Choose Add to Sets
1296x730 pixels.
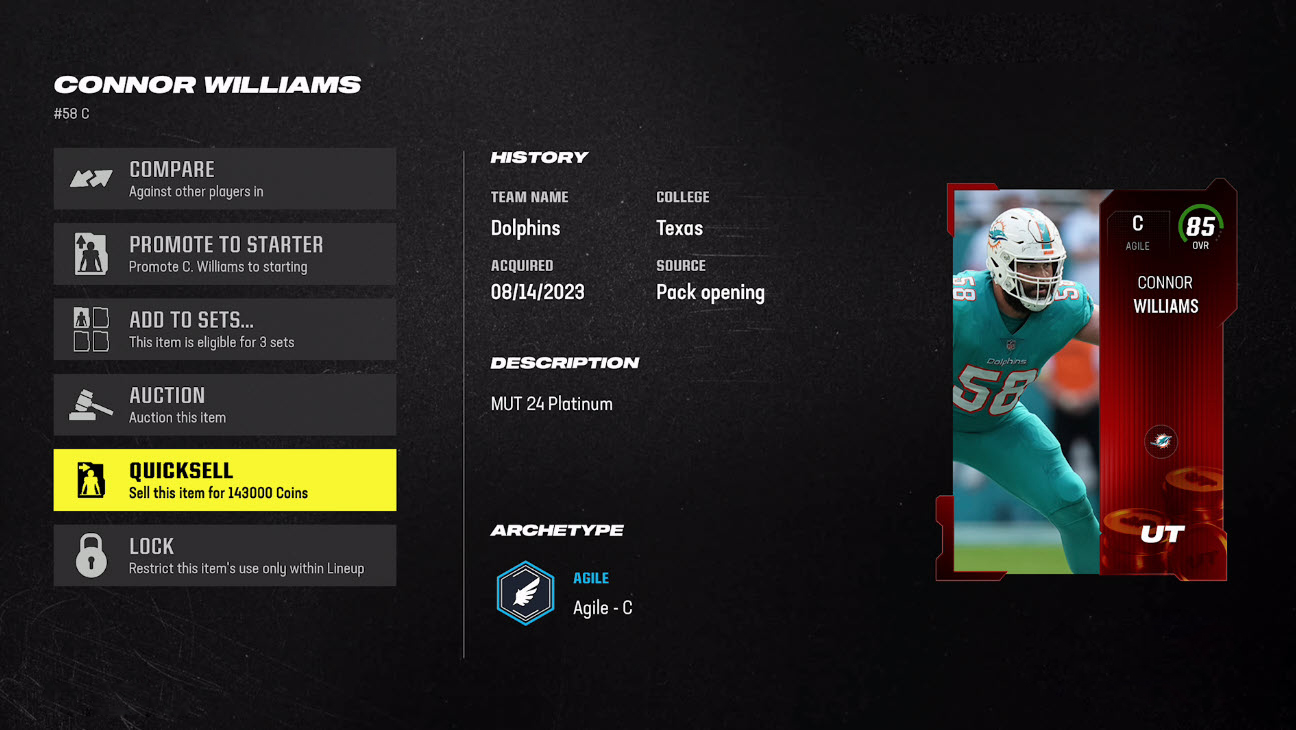pos(225,329)
